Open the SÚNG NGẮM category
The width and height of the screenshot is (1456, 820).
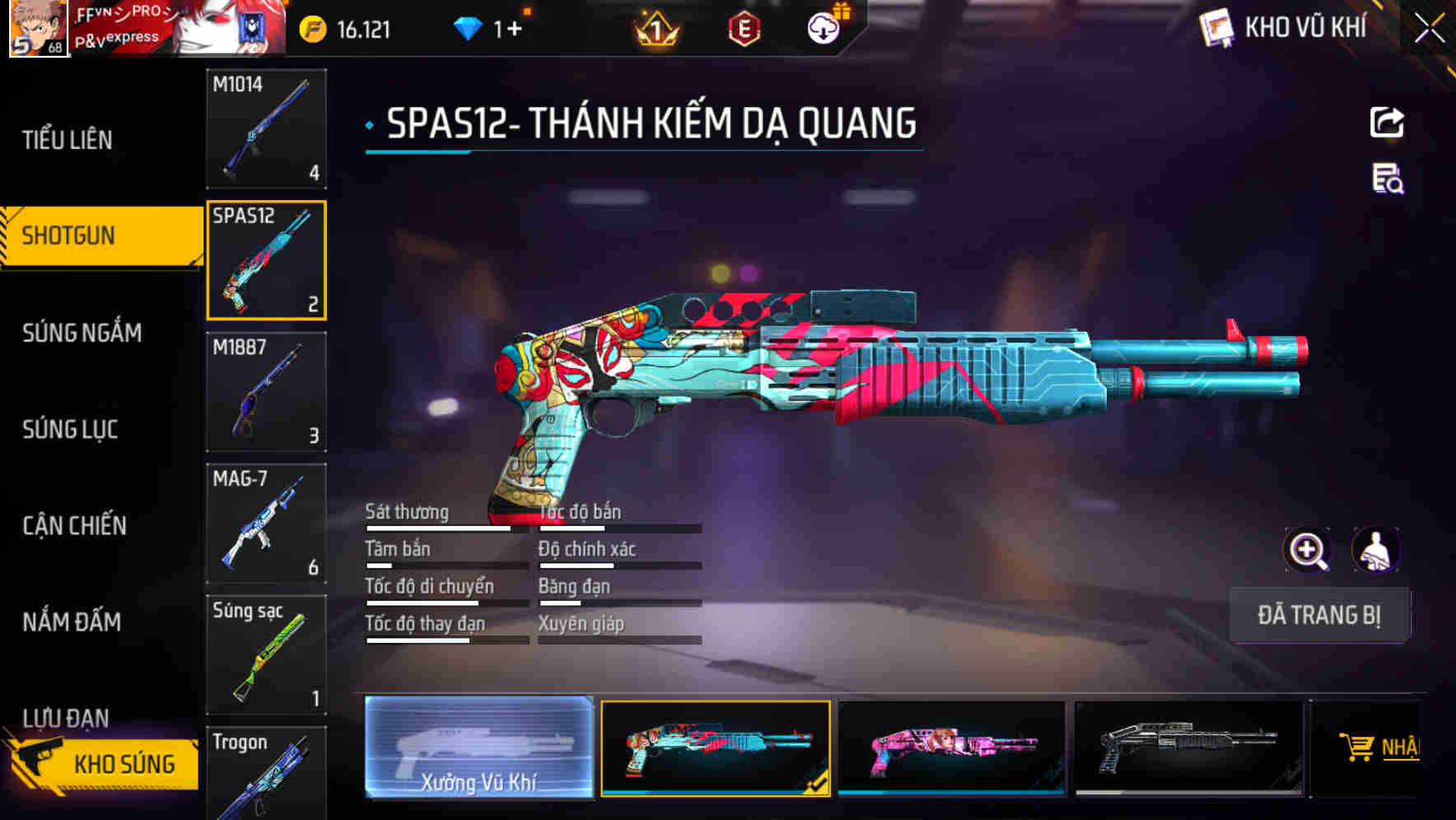(82, 333)
